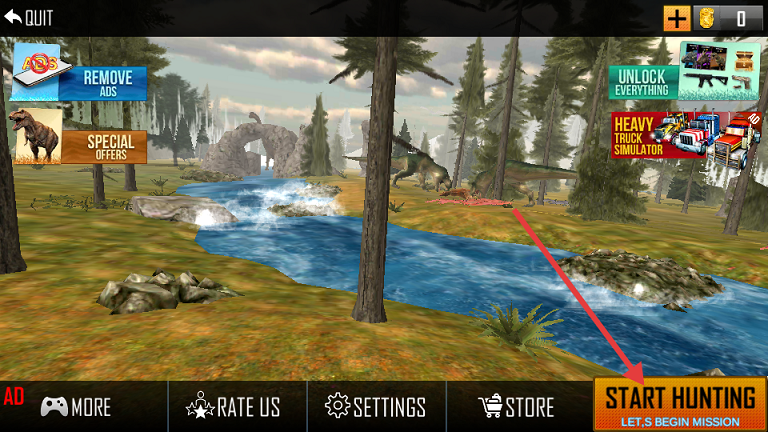768x432 pixels.
Task: Click the Start Hunting button
Action: [679, 404]
